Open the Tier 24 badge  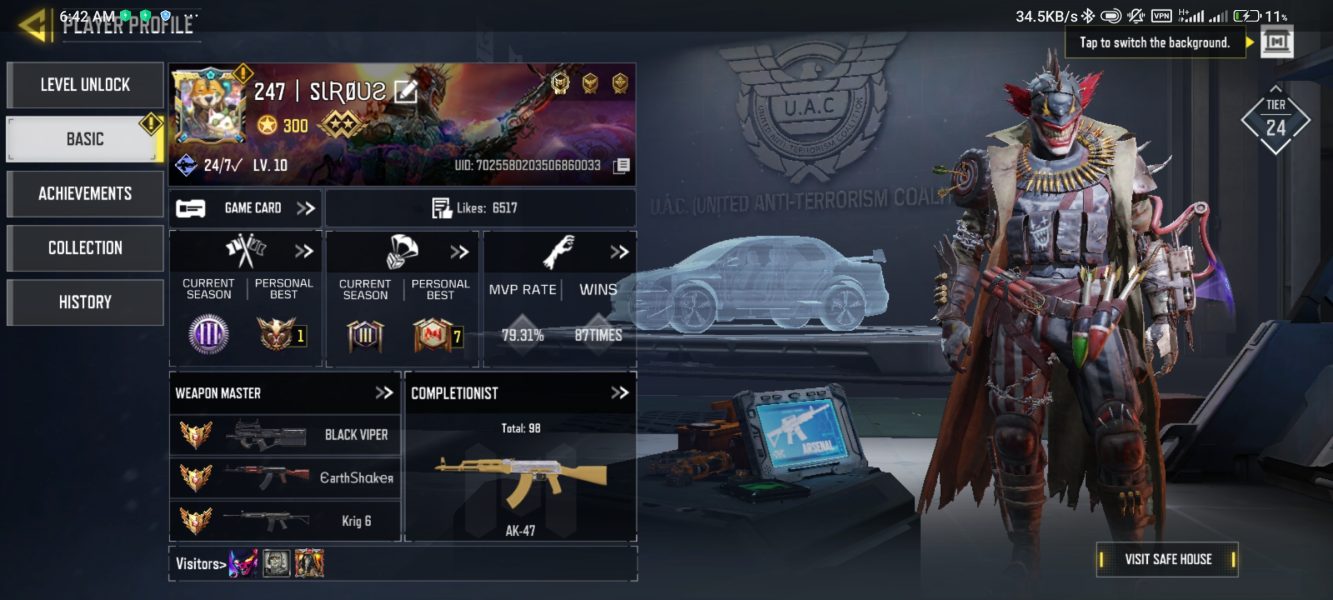1275,120
